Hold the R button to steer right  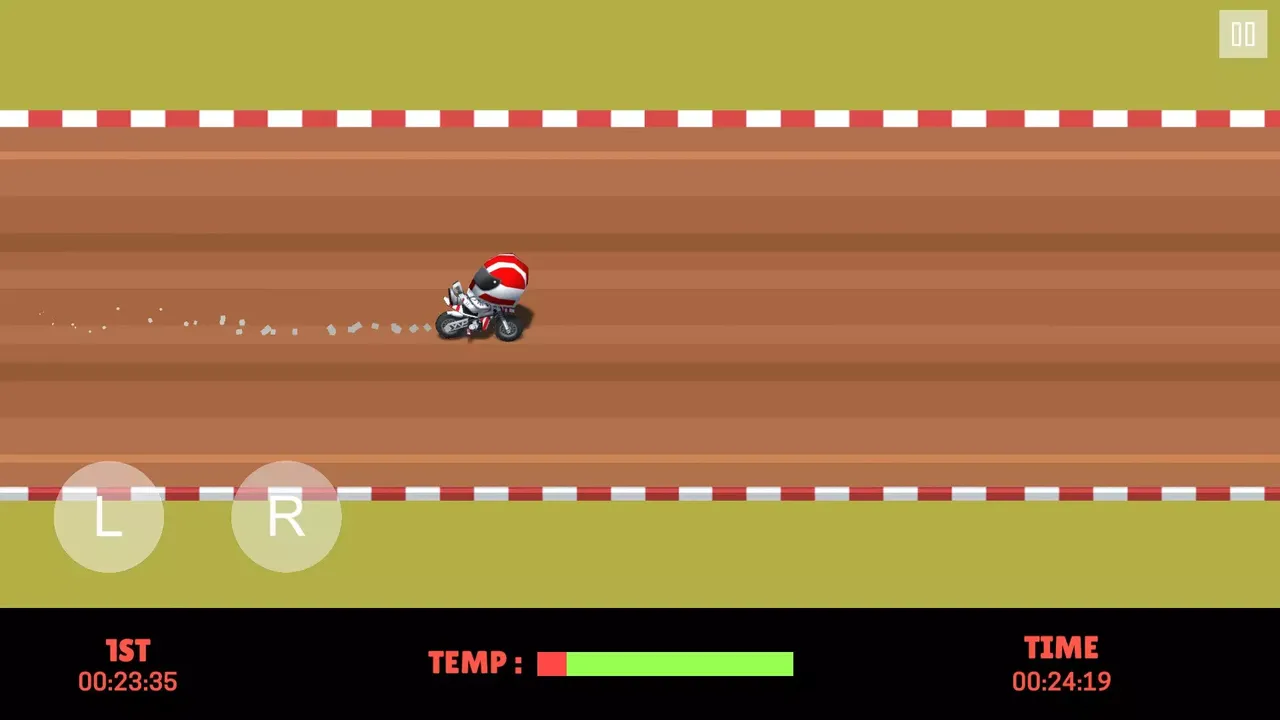click(286, 516)
